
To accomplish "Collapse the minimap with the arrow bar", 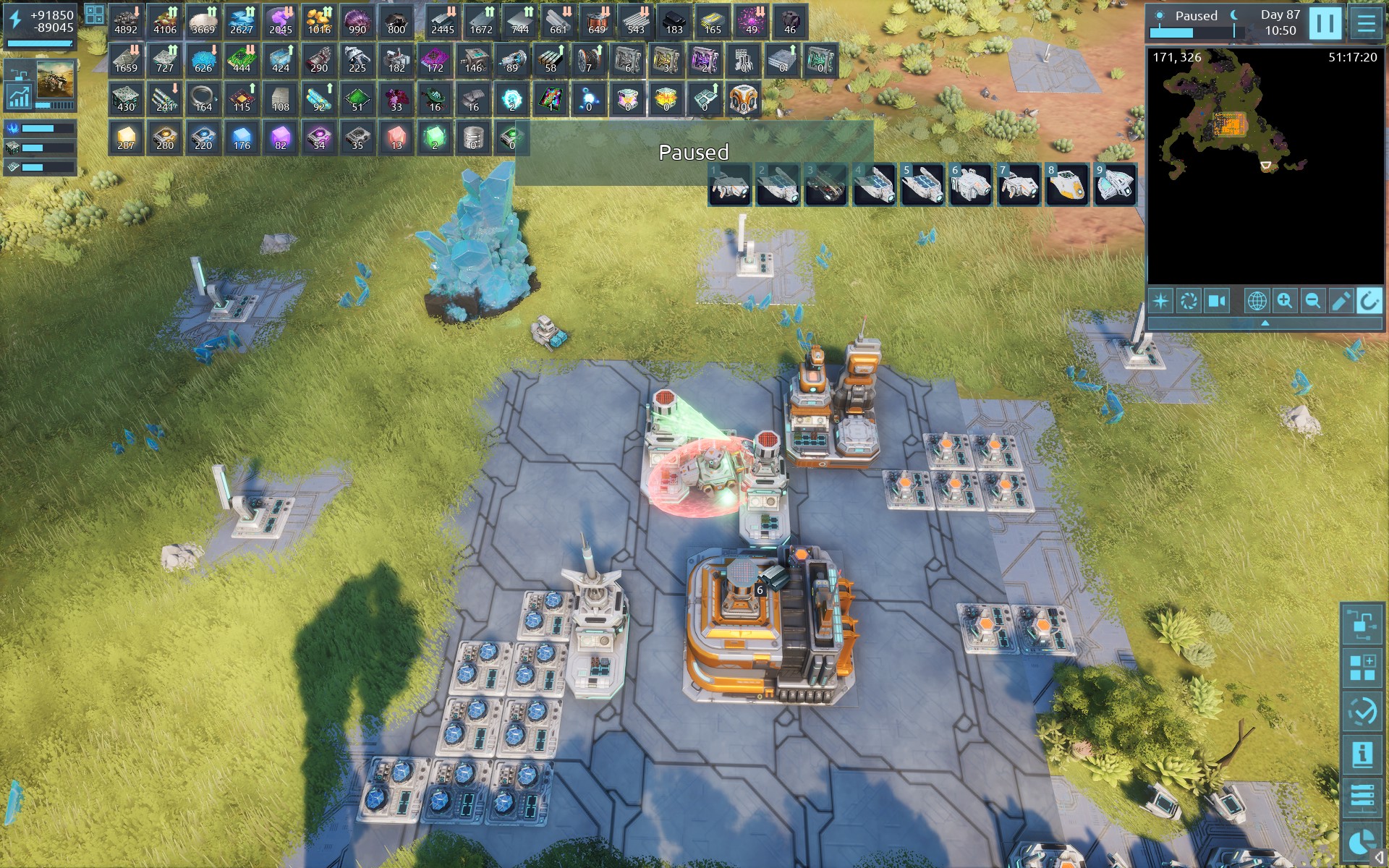I will [x=1265, y=323].
